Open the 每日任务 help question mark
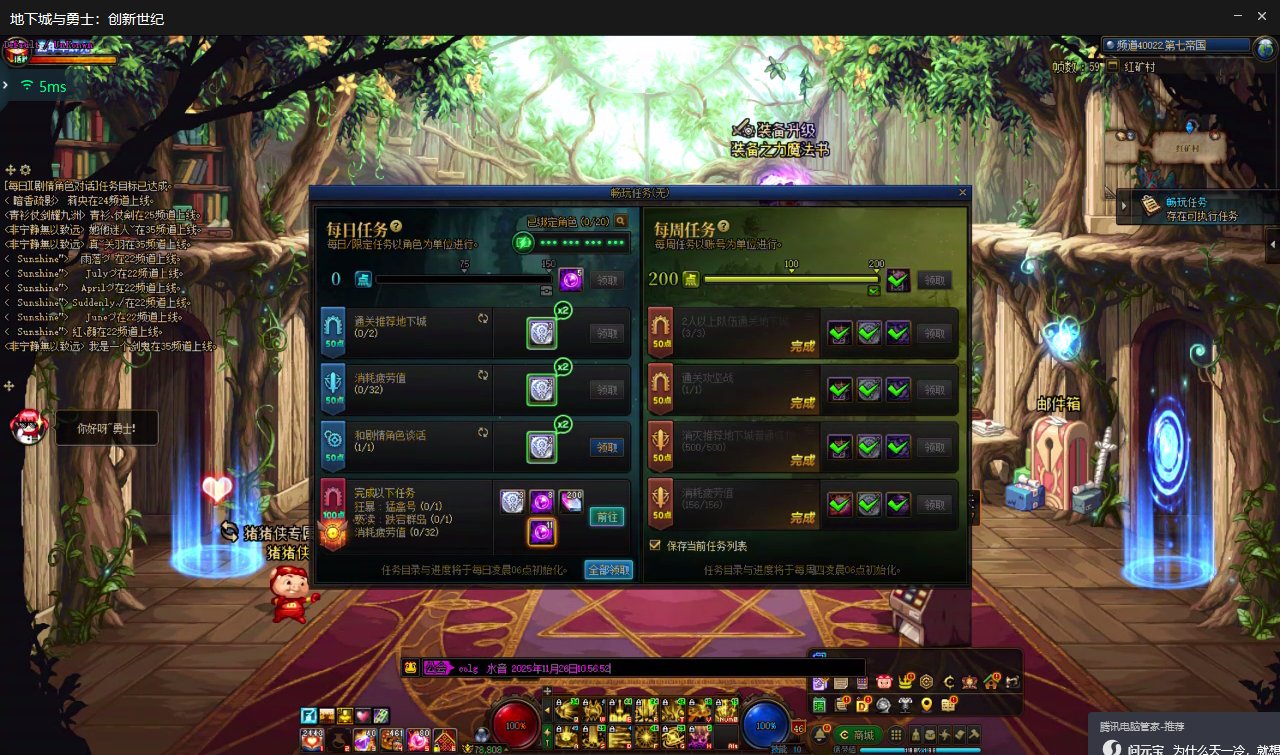Screen dimensions: 1280x755 point(396,227)
